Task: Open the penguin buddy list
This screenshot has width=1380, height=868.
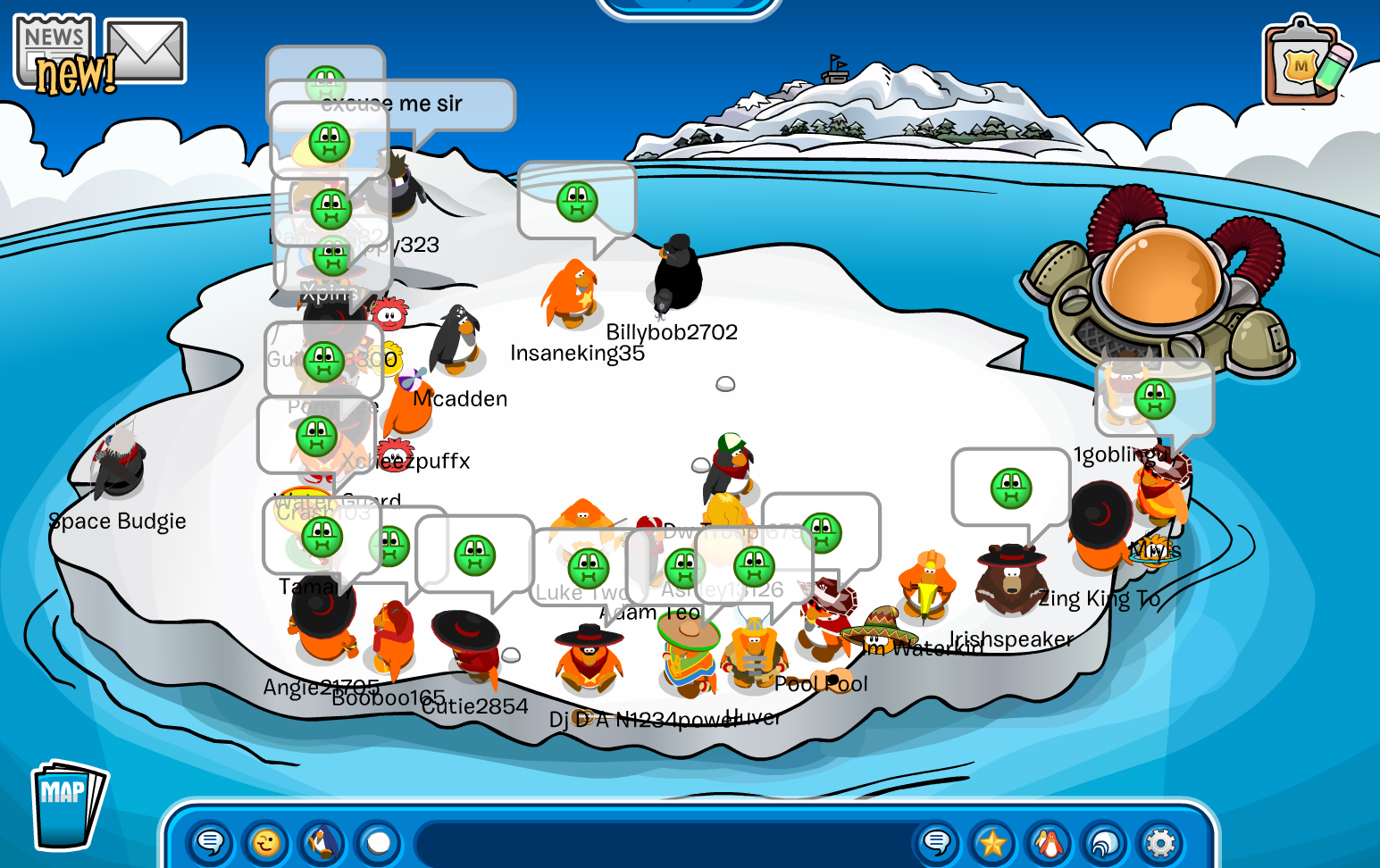Action: click(x=1049, y=842)
